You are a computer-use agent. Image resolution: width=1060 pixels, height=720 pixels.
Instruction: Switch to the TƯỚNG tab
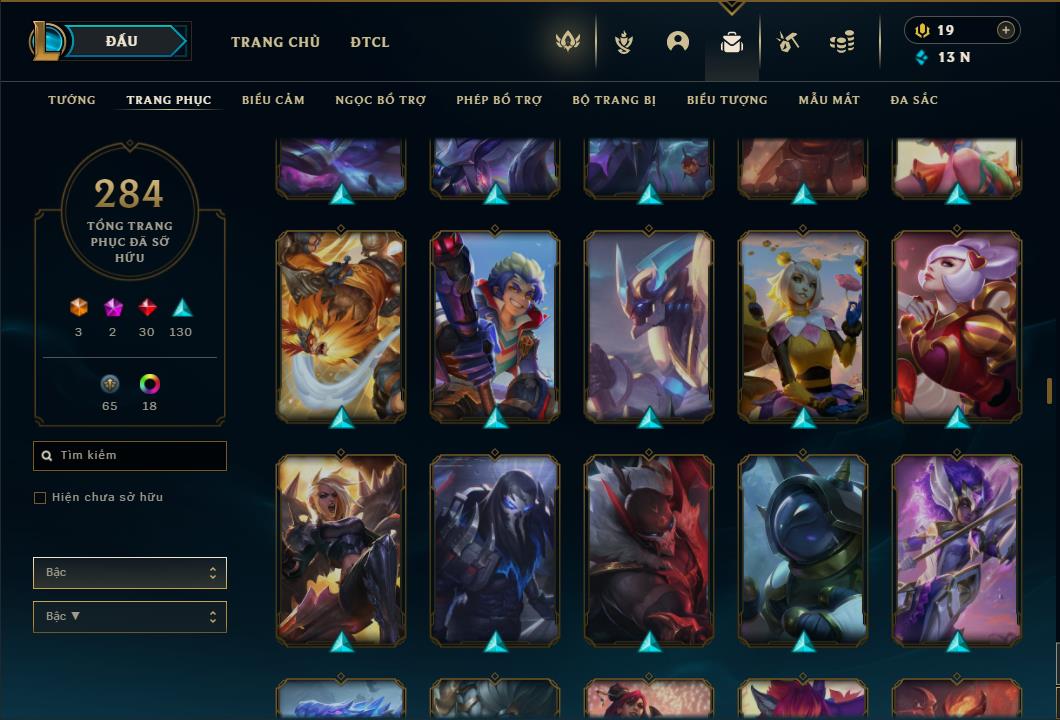point(72,100)
